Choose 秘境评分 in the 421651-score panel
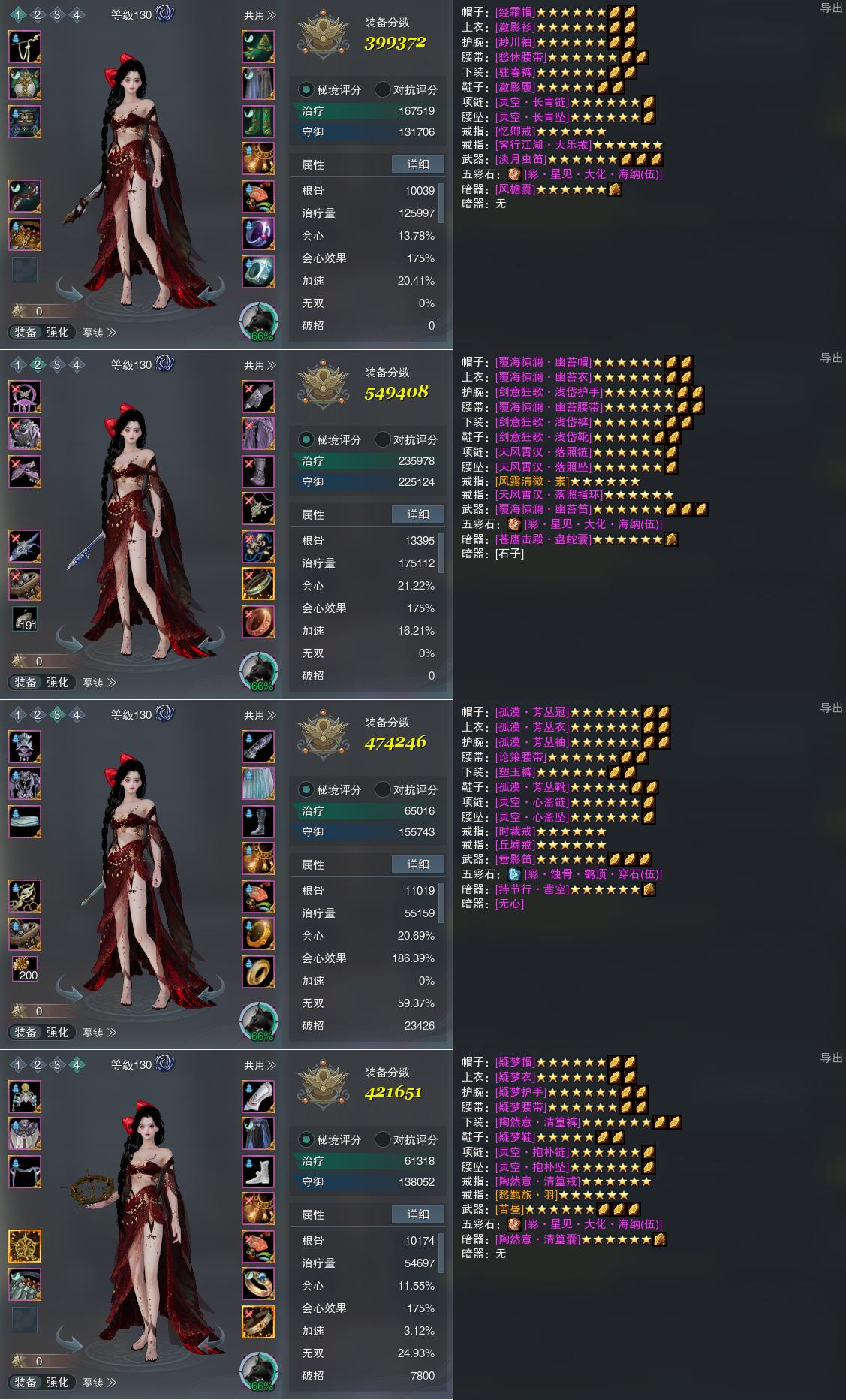This screenshot has height=1400, width=846. click(x=330, y=1139)
